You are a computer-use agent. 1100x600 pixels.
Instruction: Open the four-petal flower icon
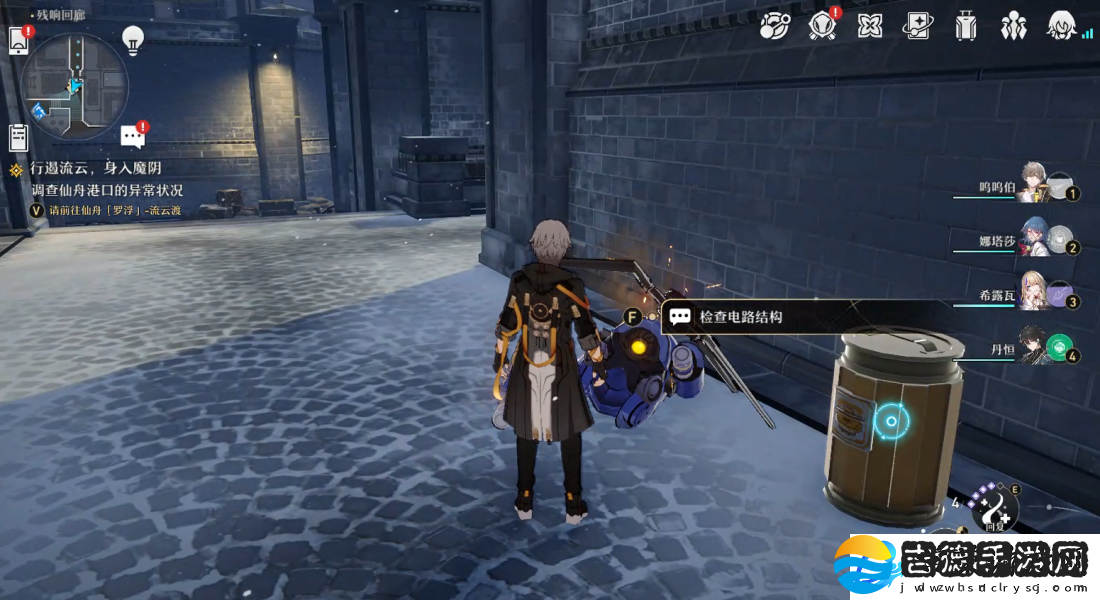click(x=870, y=26)
